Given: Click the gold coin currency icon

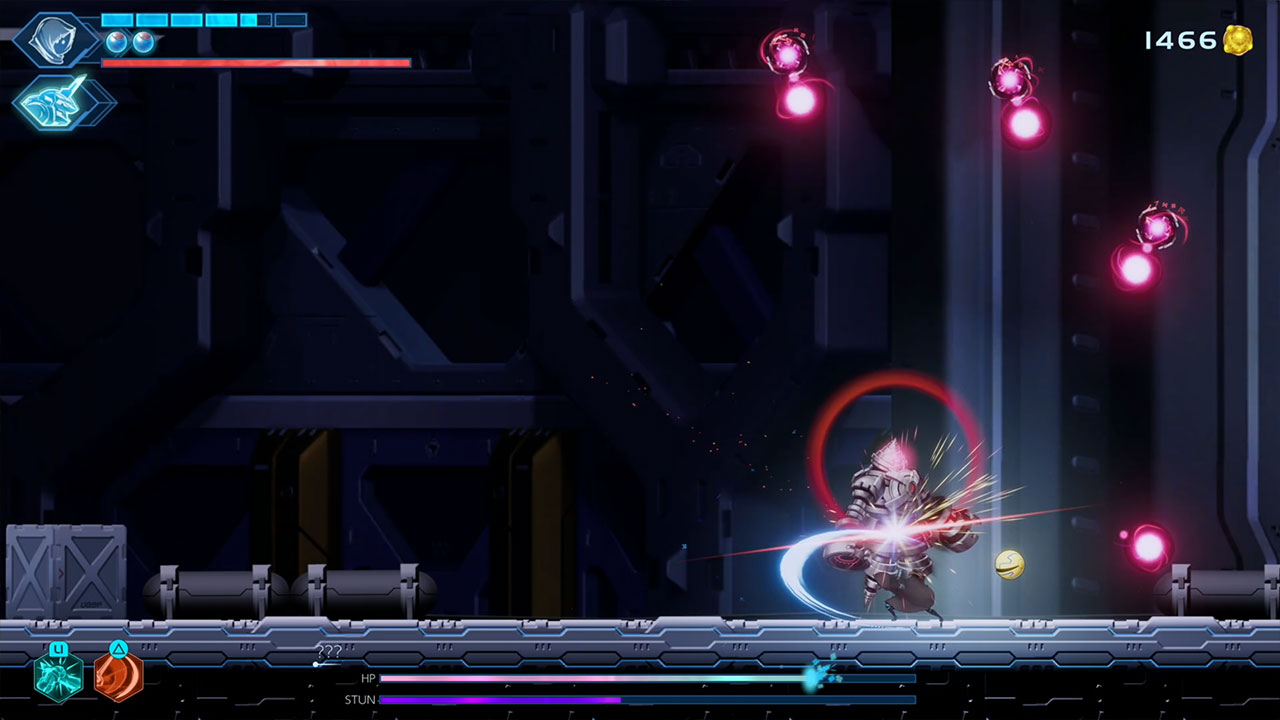Looking at the screenshot, I should (1237, 40).
